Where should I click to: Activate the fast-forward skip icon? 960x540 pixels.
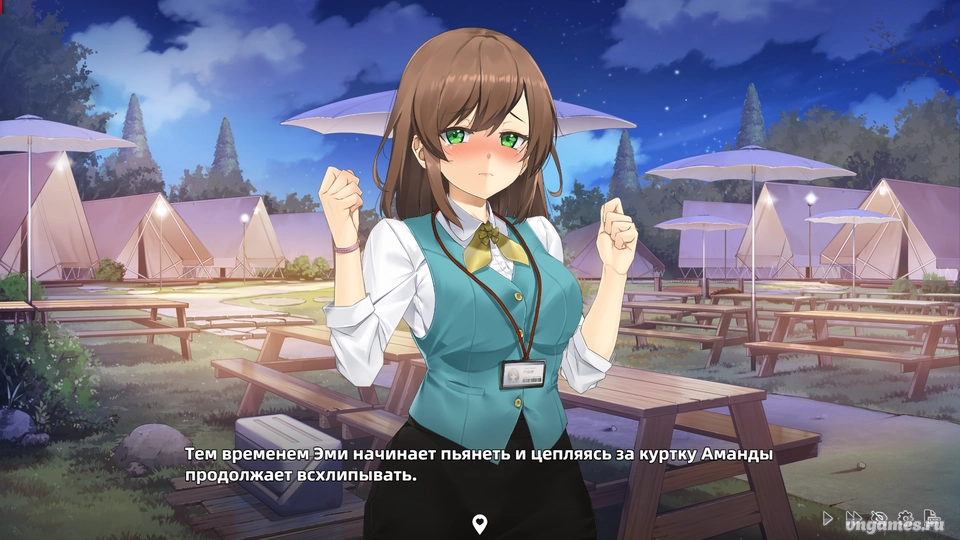click(853, 517)
